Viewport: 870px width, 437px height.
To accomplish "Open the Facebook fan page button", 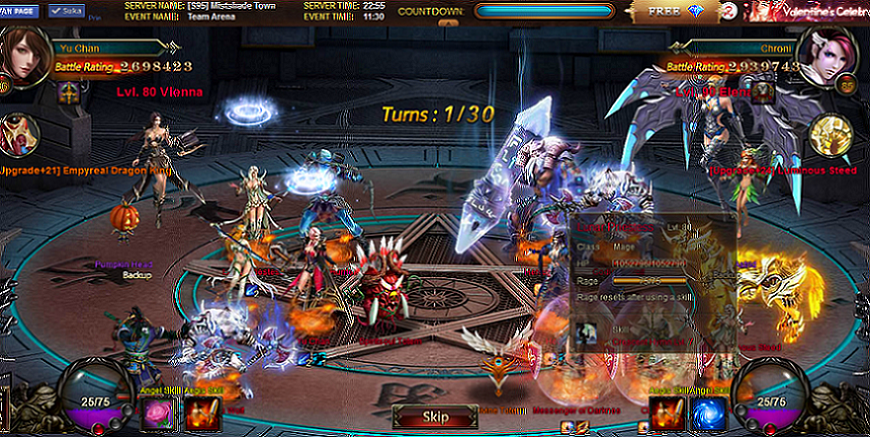I will 19,11.
